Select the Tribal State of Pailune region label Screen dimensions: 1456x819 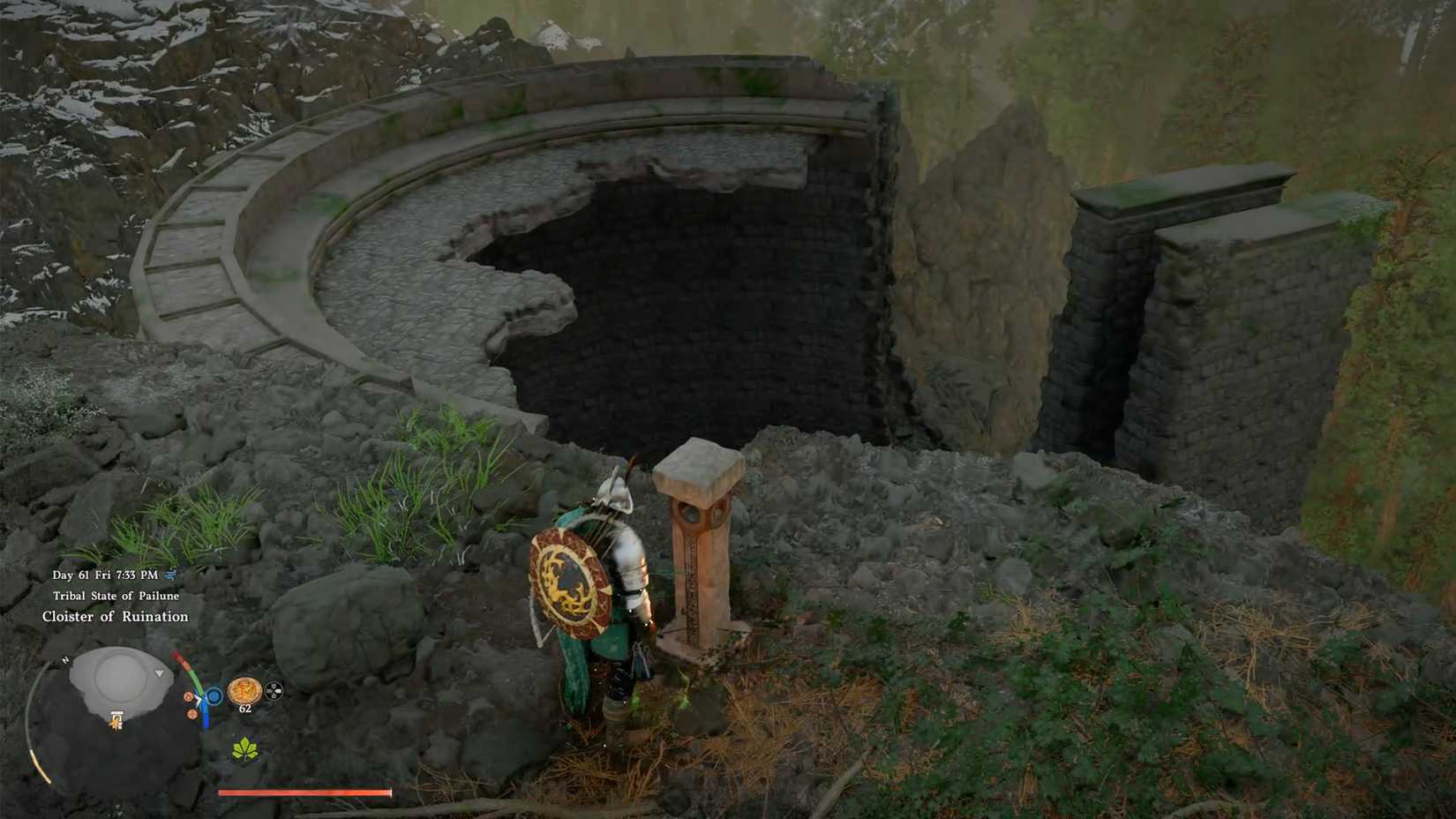117,596
